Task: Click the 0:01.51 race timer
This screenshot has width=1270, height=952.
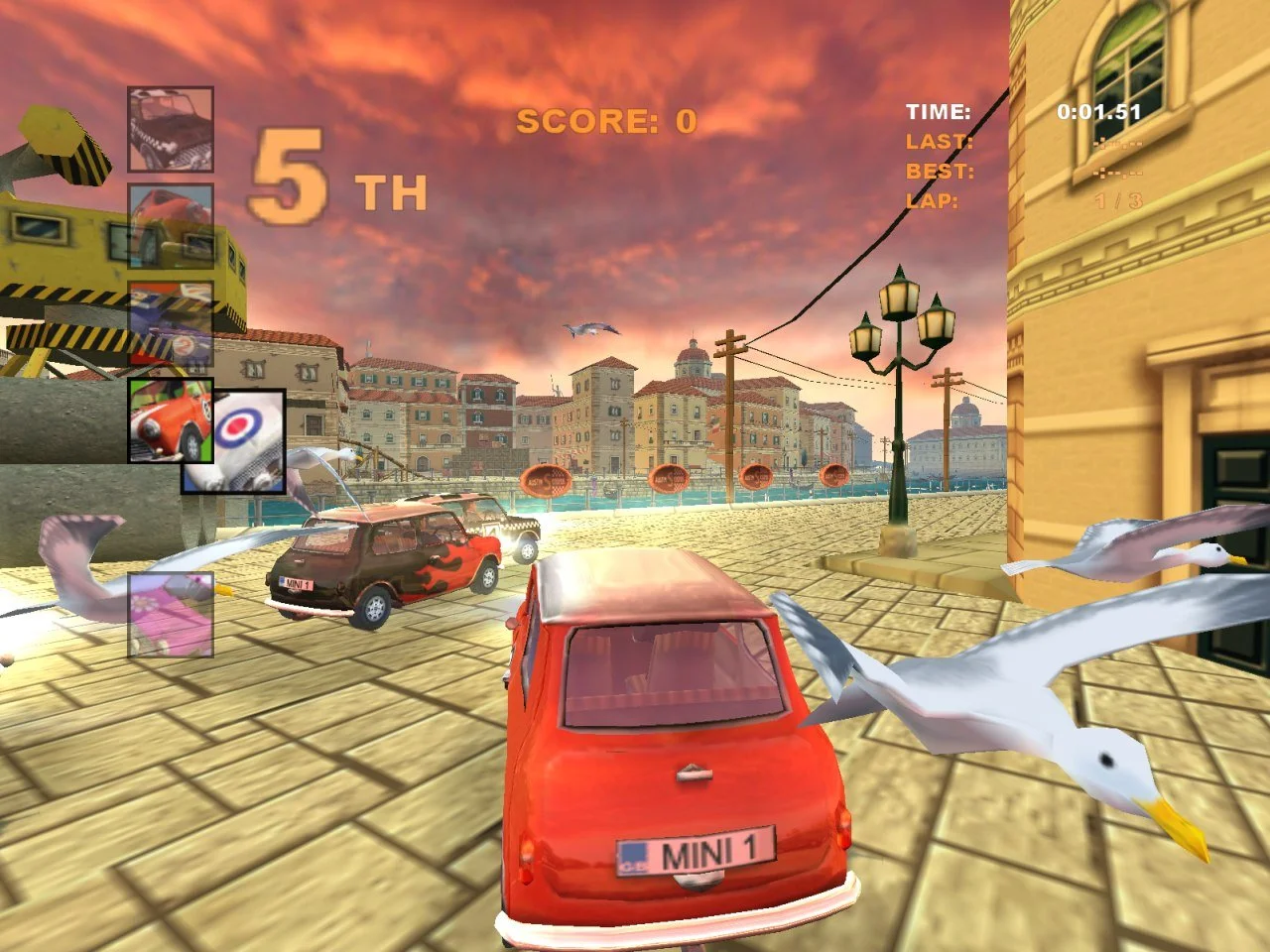Action: [1097, 113]
